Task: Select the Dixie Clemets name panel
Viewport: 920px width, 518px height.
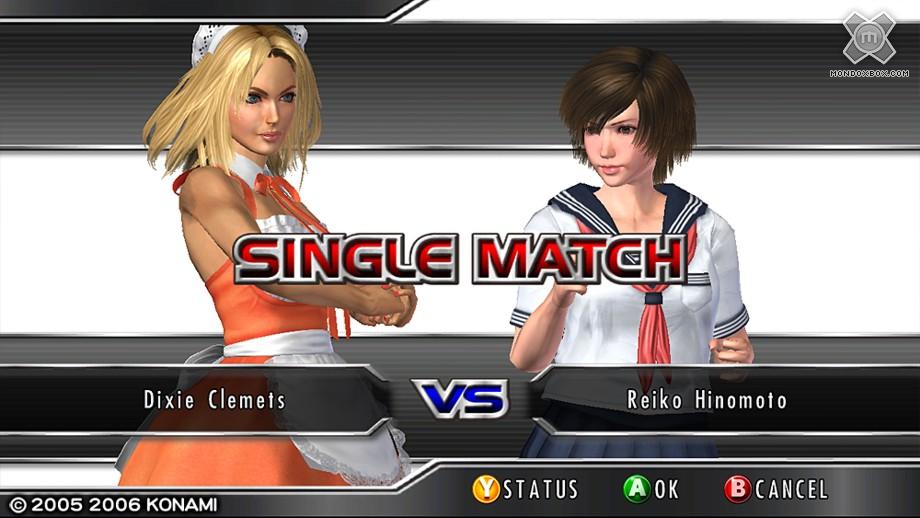Action: coord(214,400)
